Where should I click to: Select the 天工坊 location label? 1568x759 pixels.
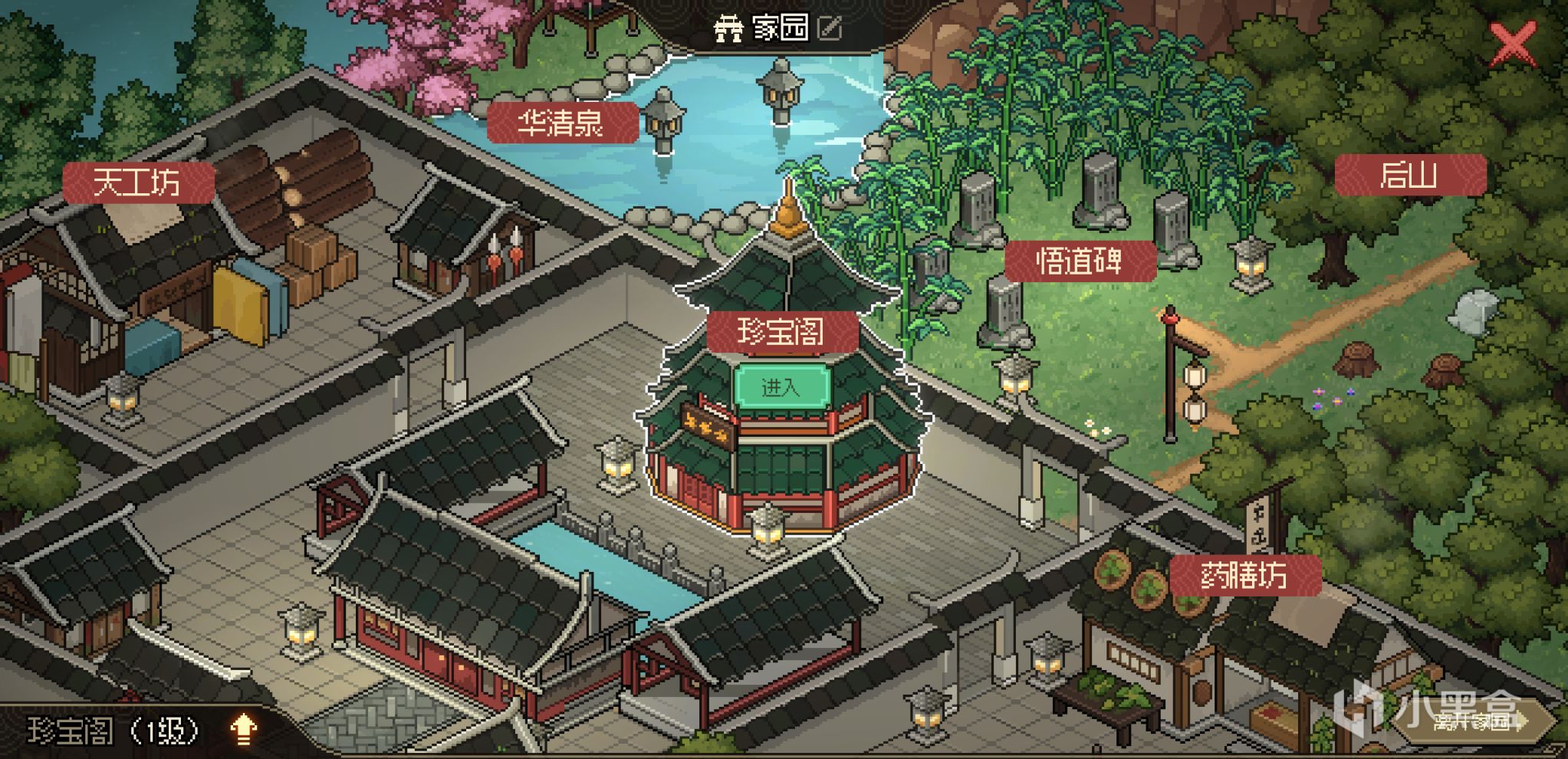click(138, 181)
